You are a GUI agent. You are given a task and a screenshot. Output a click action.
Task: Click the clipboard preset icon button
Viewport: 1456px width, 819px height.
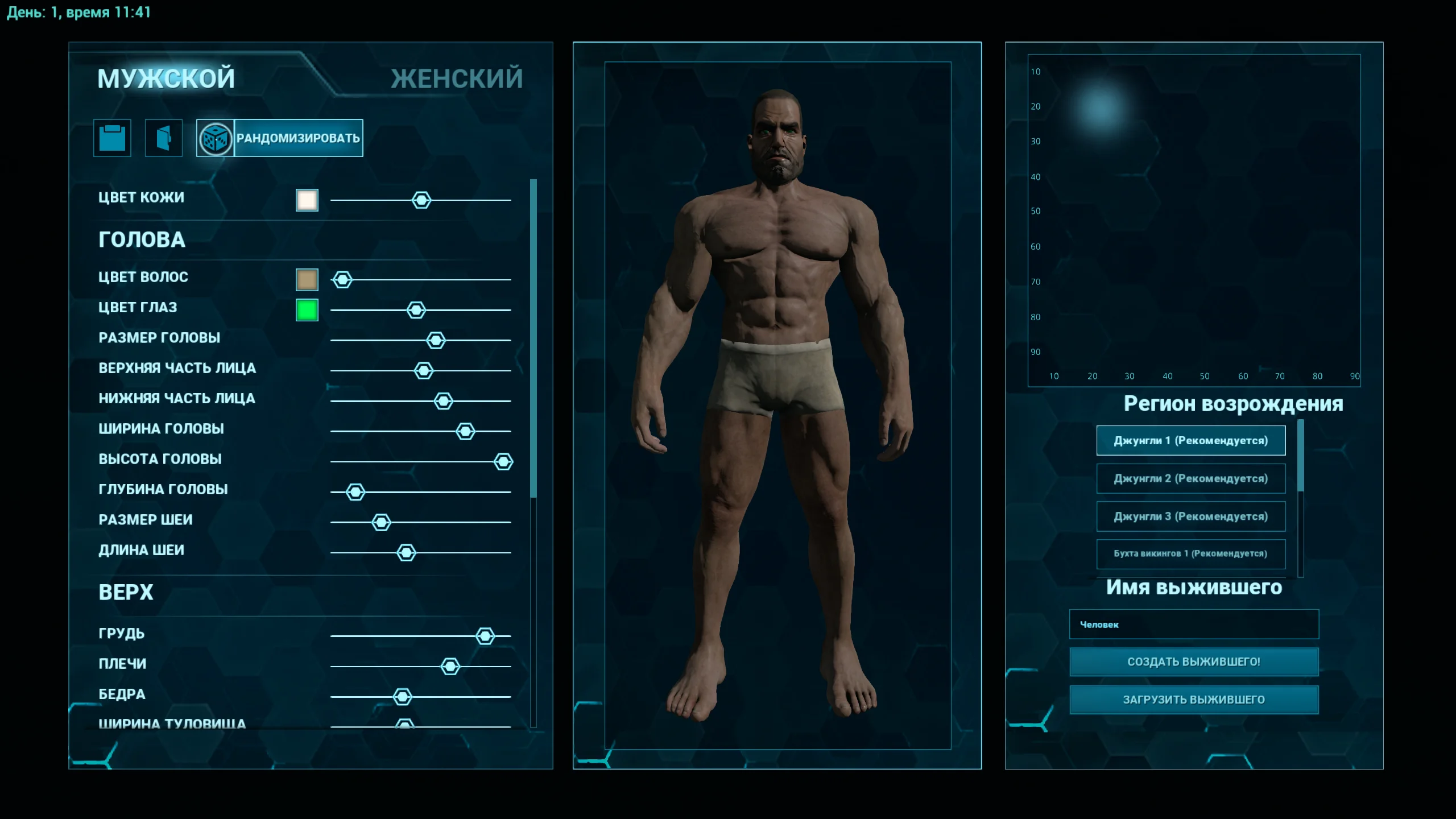pos(112,138)
